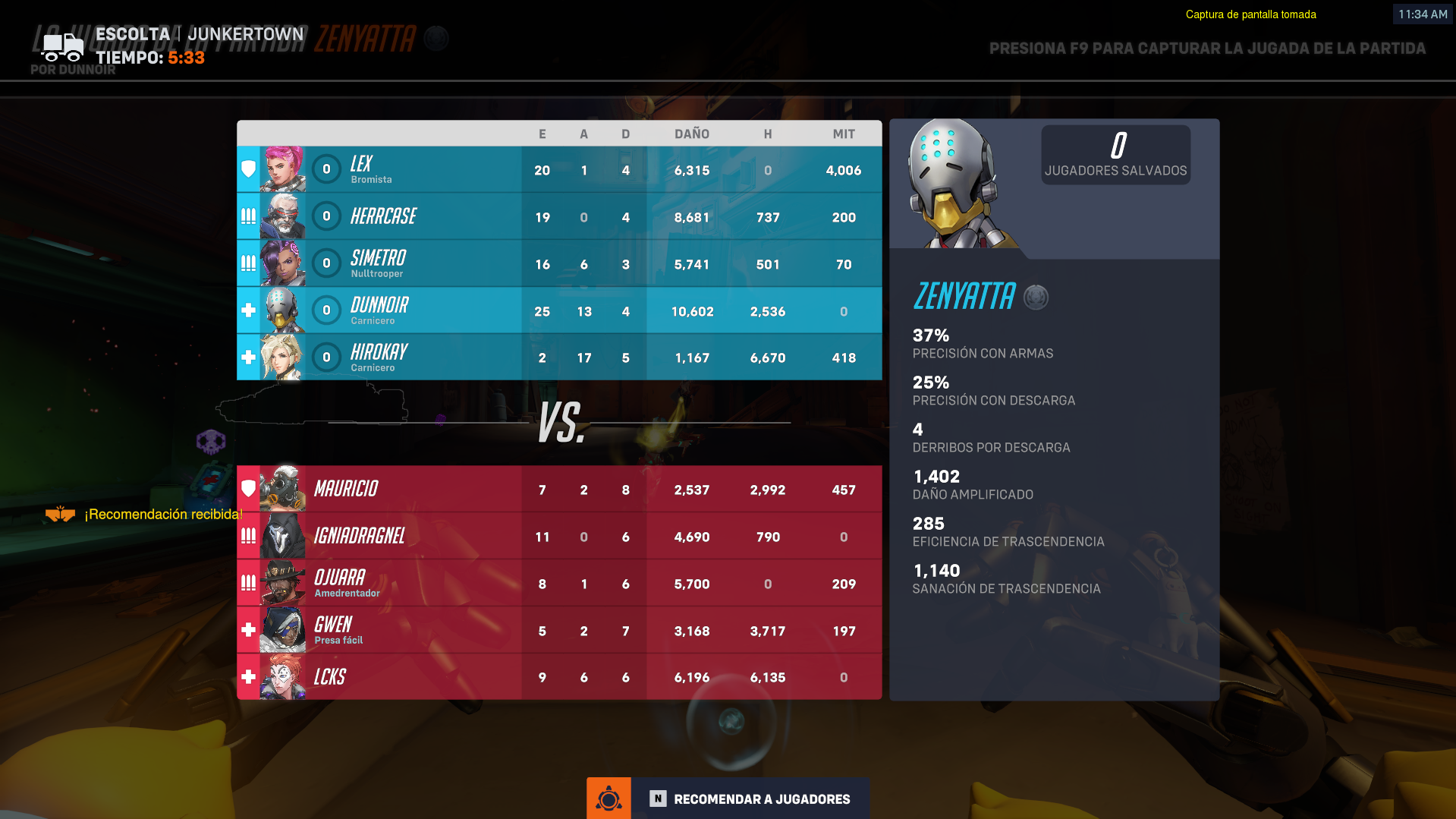
Task: Click the escort payload truck icon top-left
Action: [62, 47]
